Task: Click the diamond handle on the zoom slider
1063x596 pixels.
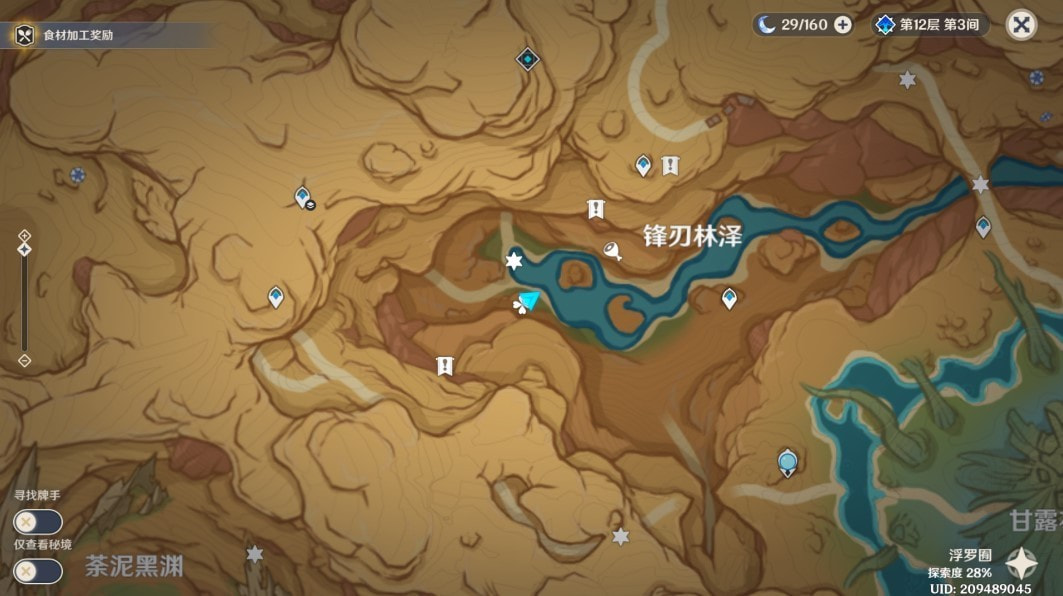Action: click(25, 249)
